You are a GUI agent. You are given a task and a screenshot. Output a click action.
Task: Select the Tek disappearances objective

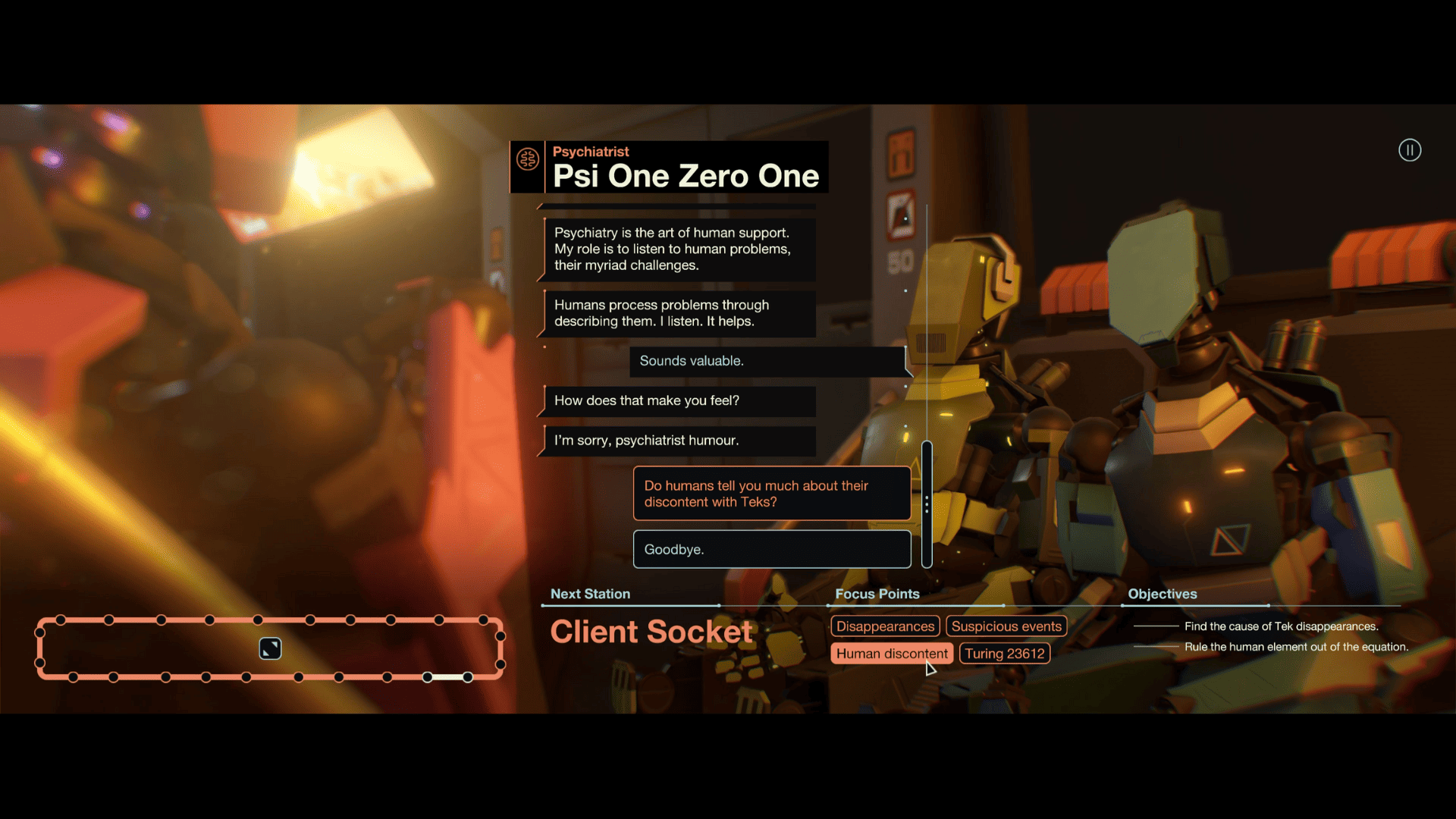1281,626
